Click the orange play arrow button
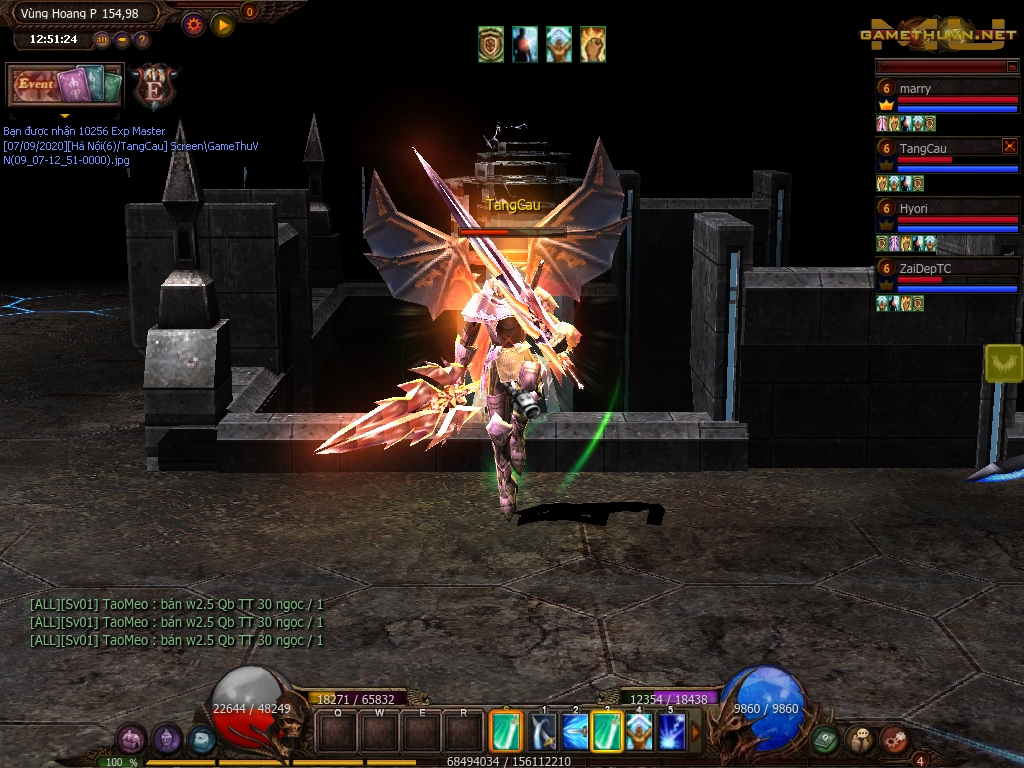Image resolution: width=1024 pixels, height=768 pixels. coord(222,24)
